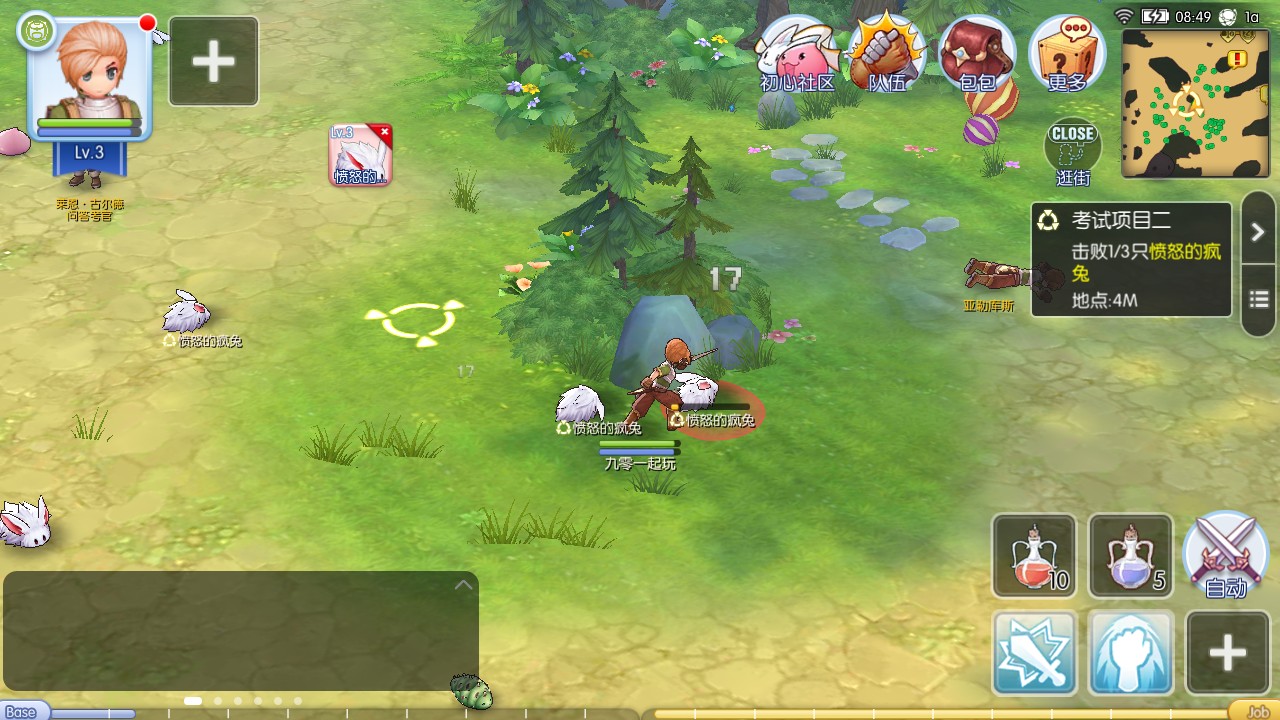Expand the quest panel arrow
1280x720 pixels.
pos(1258,232)
